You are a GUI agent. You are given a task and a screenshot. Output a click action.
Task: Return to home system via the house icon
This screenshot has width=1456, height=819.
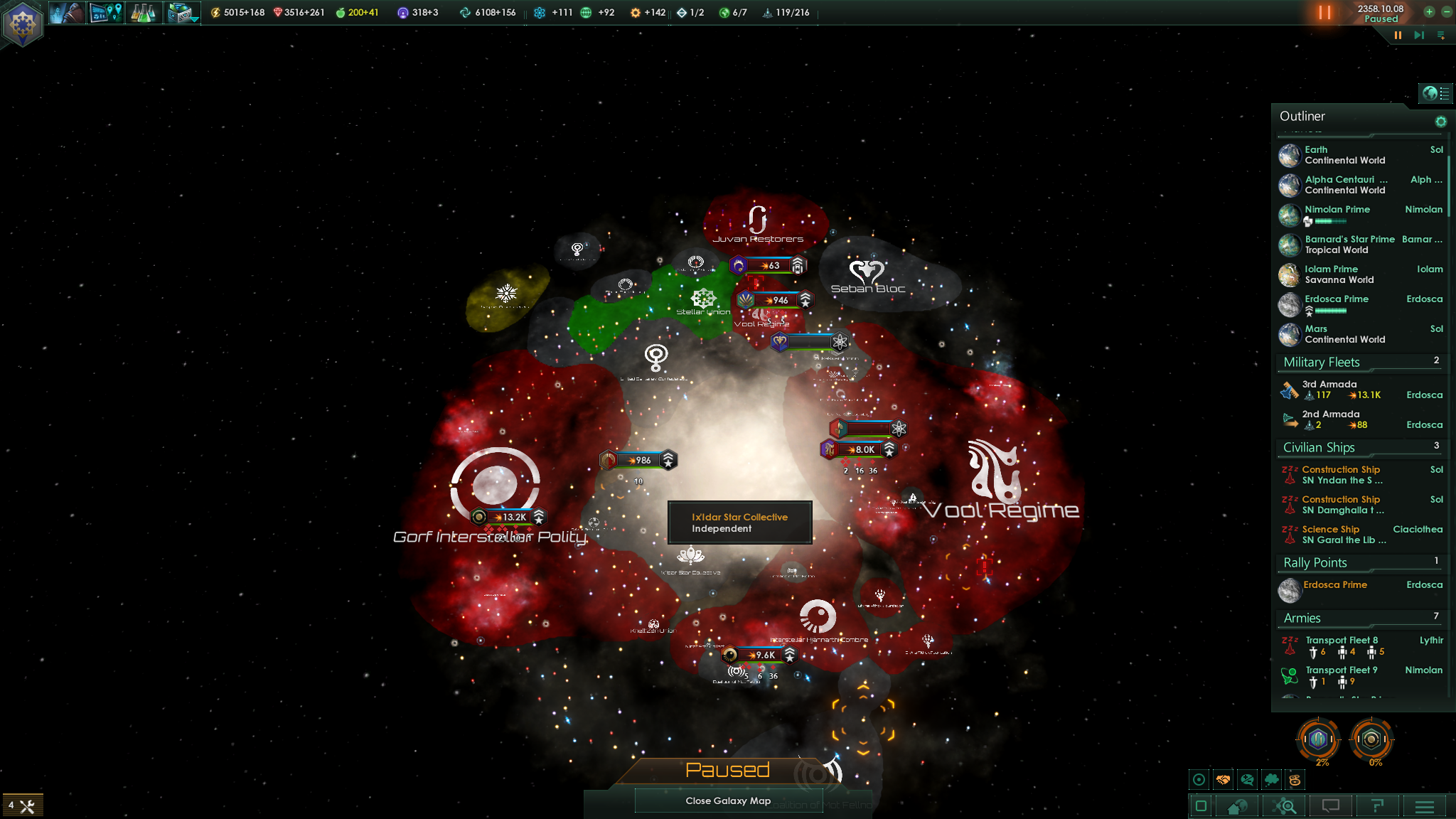1237,806
